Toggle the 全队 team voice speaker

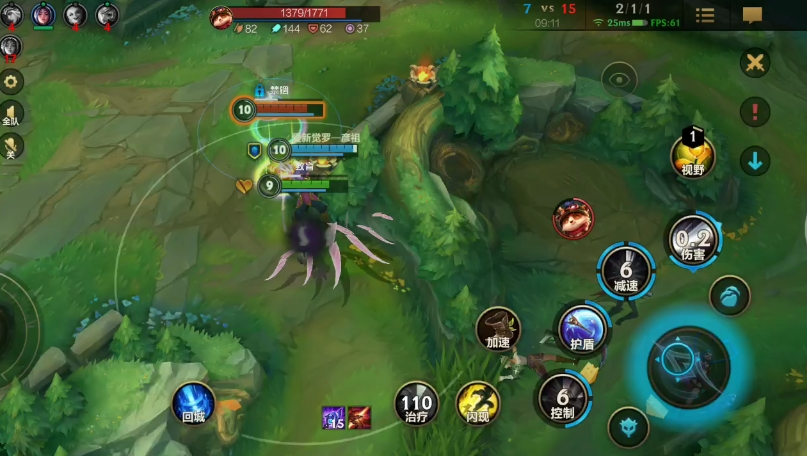[x=12, y=113]
